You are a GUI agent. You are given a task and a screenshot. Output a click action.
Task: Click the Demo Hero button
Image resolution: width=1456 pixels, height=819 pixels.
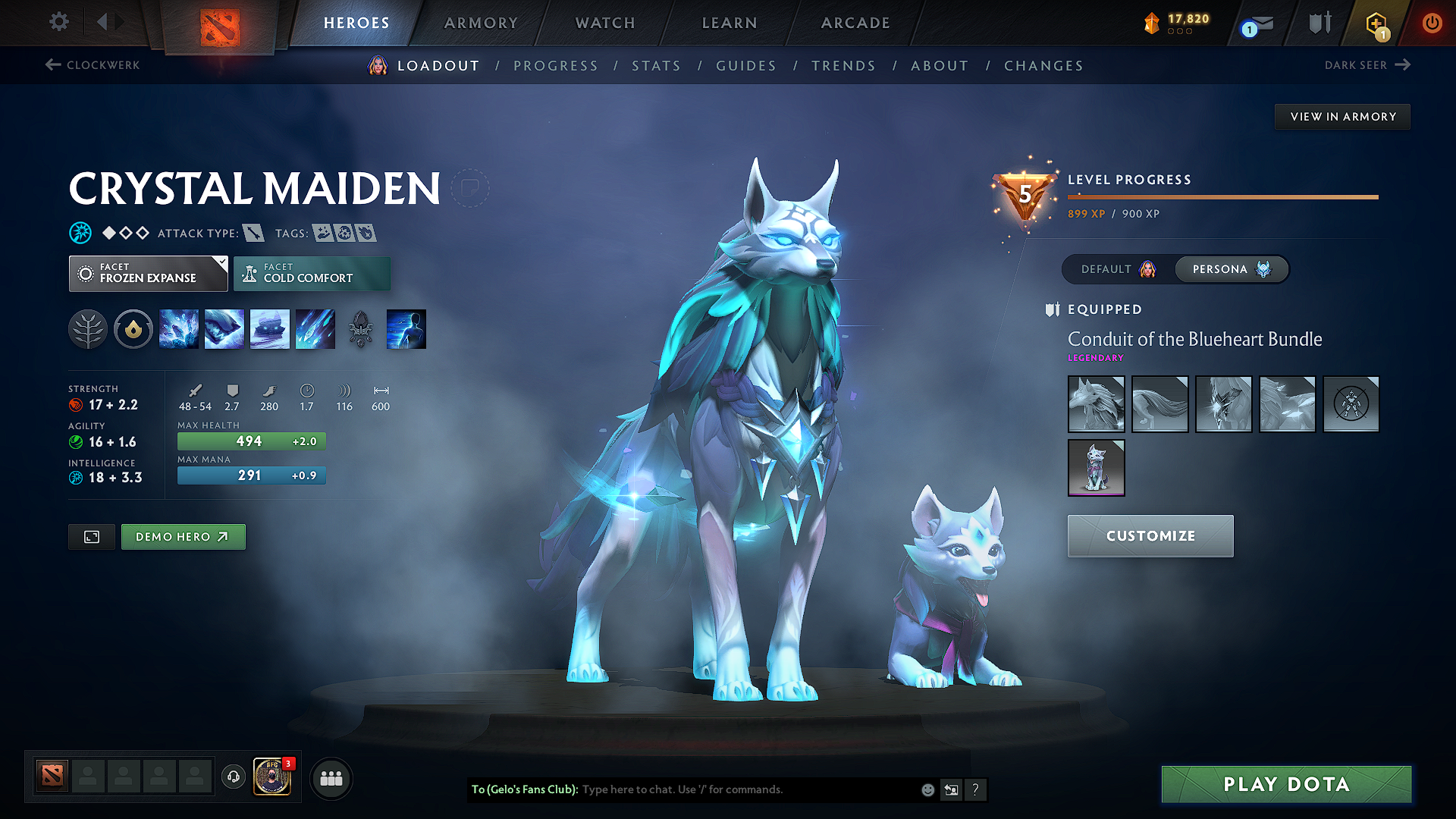coord(183,536)
